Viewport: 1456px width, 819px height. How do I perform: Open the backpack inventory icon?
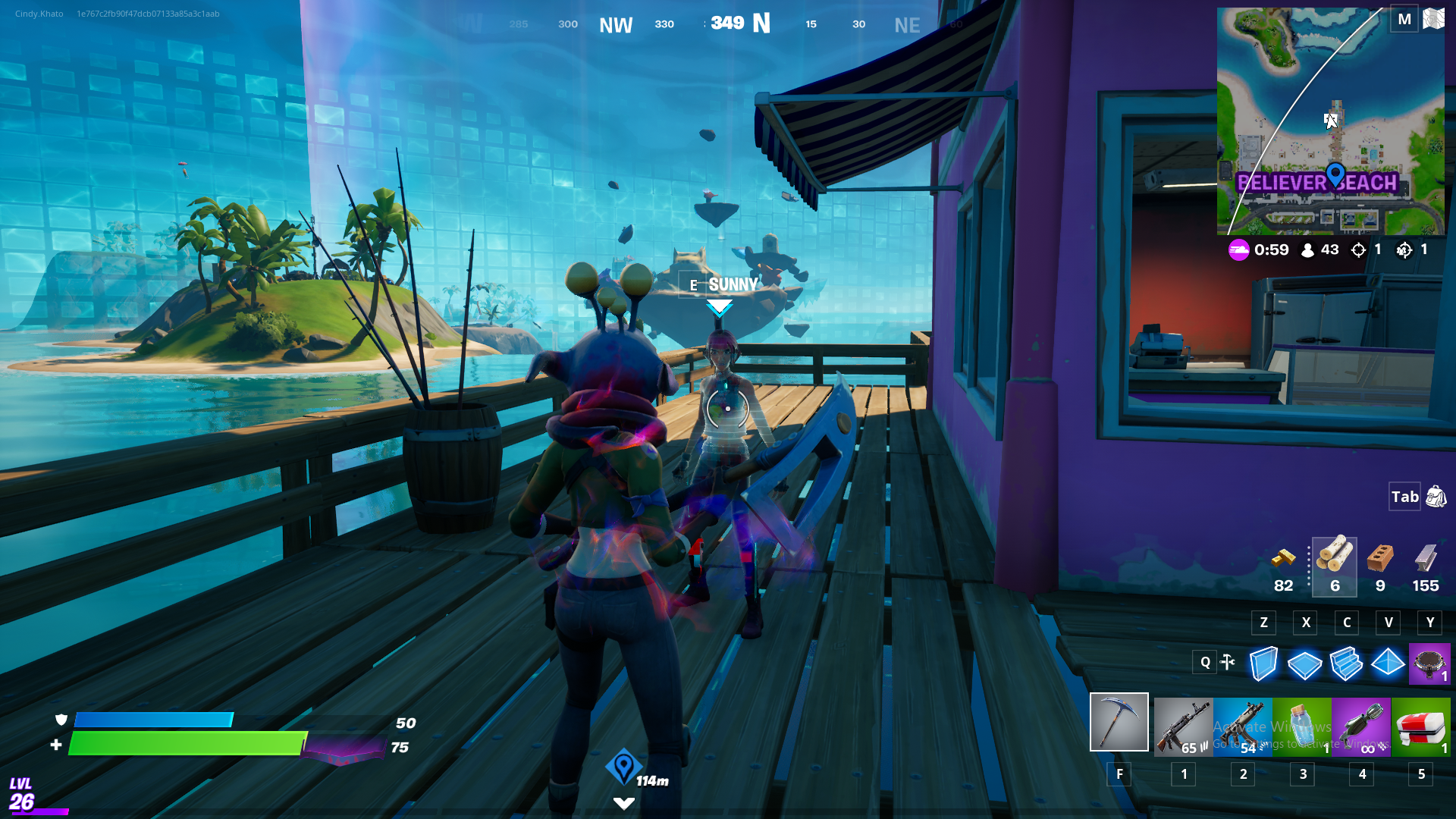pyautogui.click(x=1436, y=497)
